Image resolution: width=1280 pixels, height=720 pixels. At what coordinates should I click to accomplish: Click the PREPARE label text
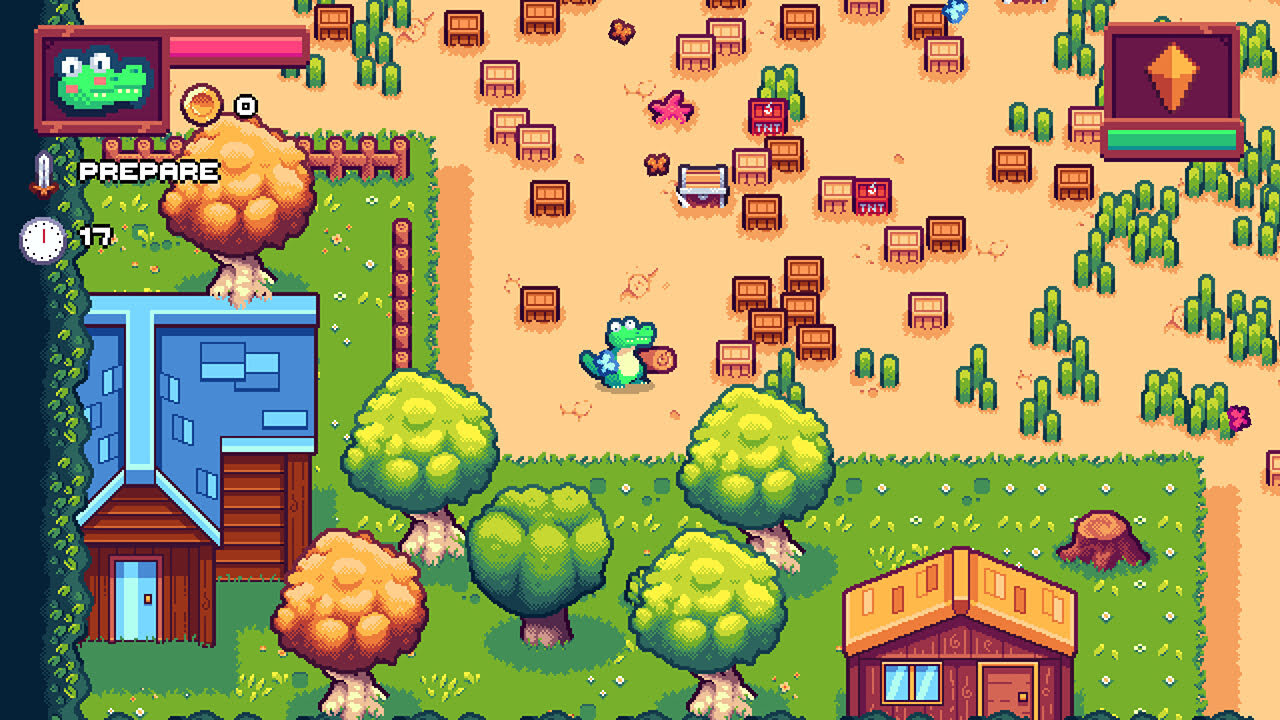click(148, 171)
